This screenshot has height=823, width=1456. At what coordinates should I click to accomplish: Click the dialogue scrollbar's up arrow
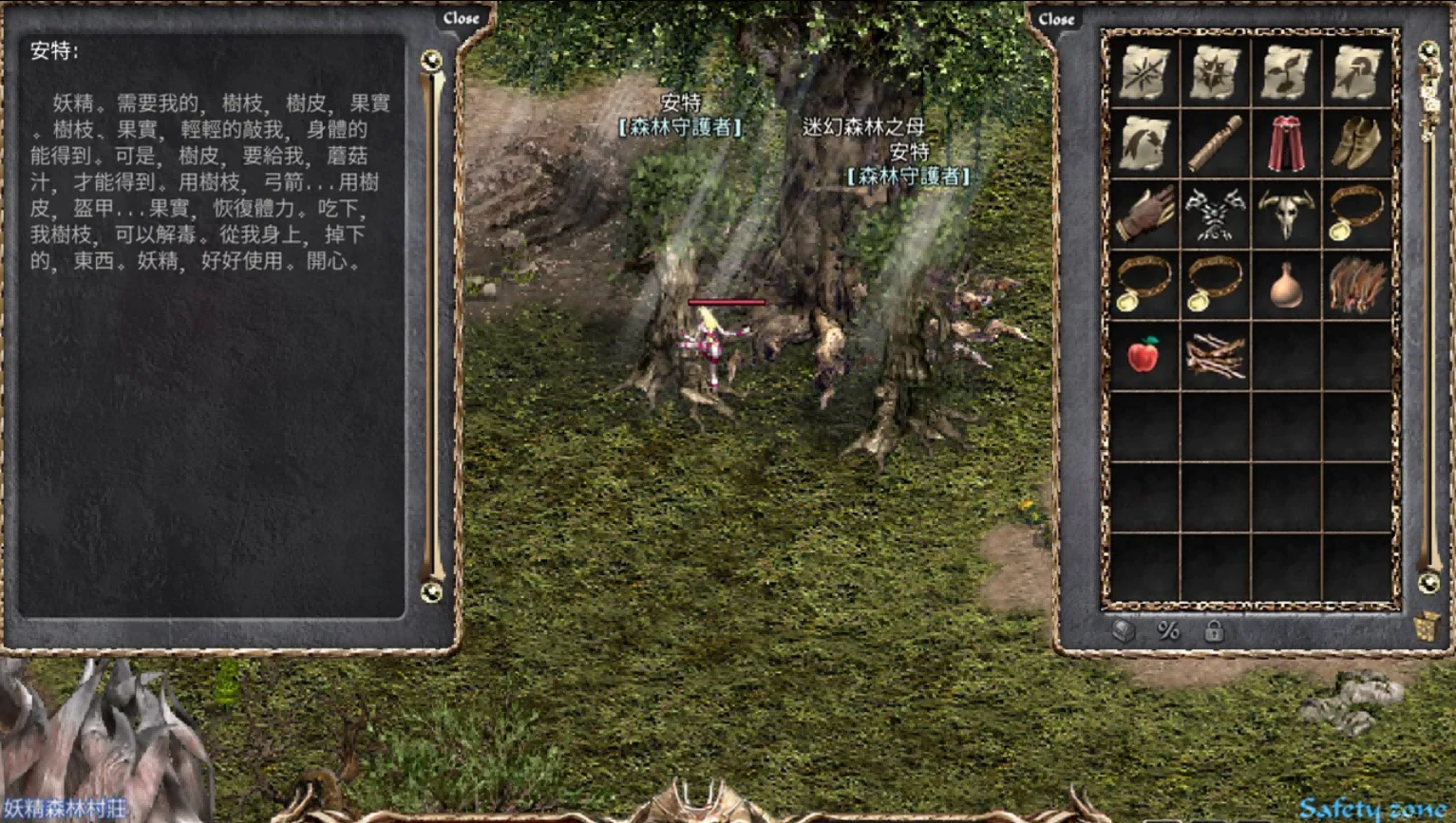(x=432, y=61)
